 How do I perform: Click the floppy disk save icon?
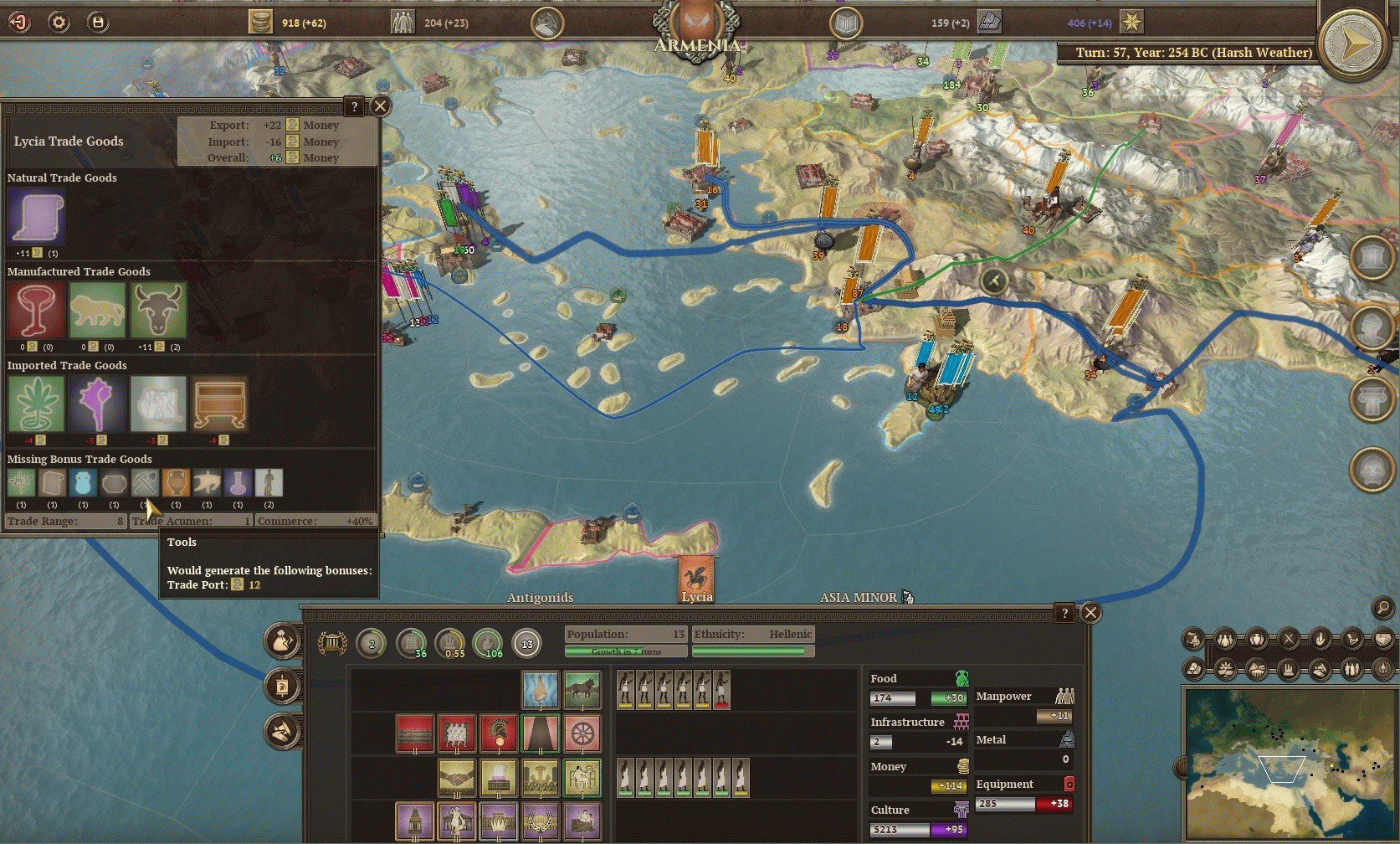98,22
